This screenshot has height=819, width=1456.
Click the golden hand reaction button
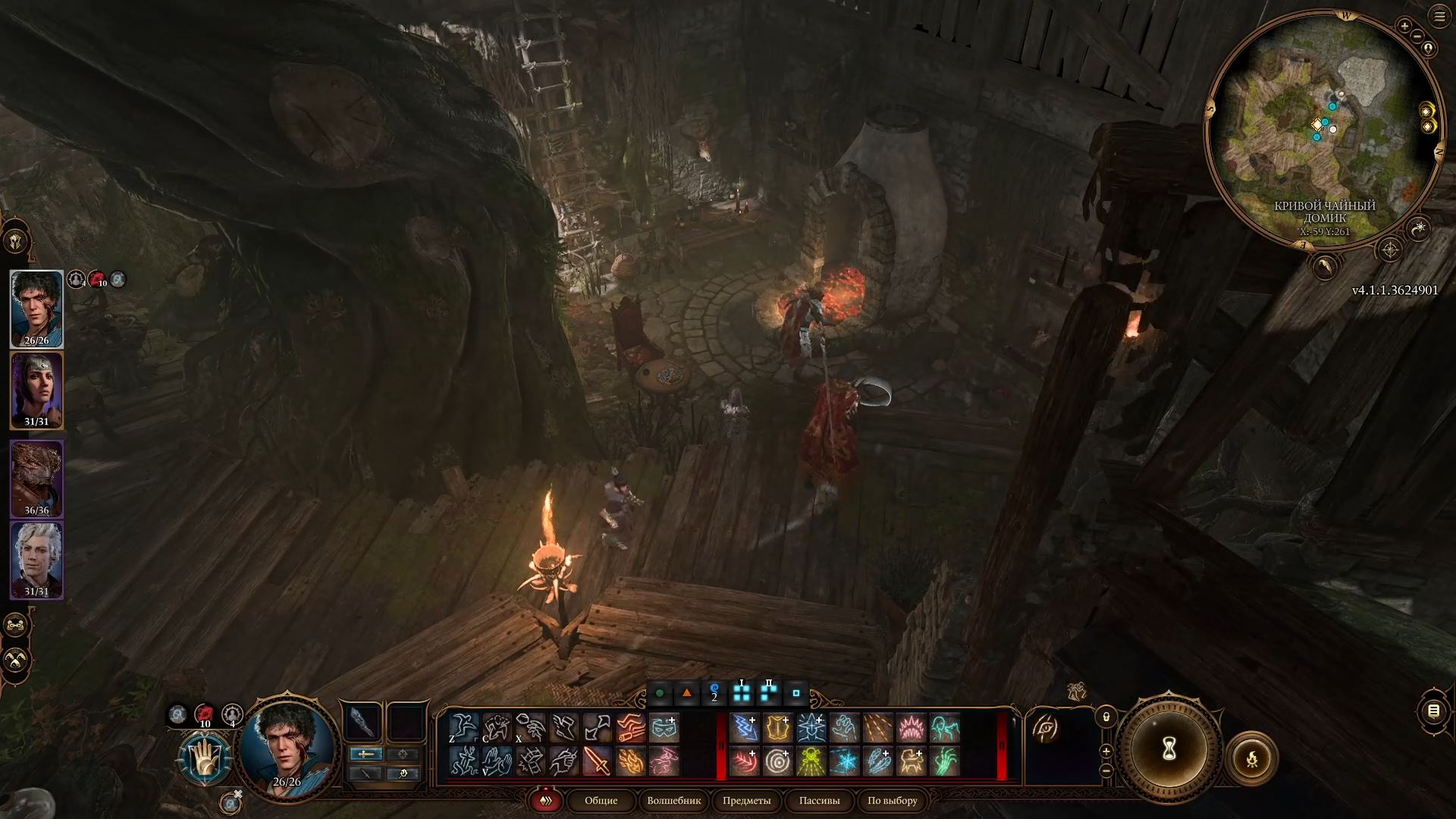pos(204,758)
